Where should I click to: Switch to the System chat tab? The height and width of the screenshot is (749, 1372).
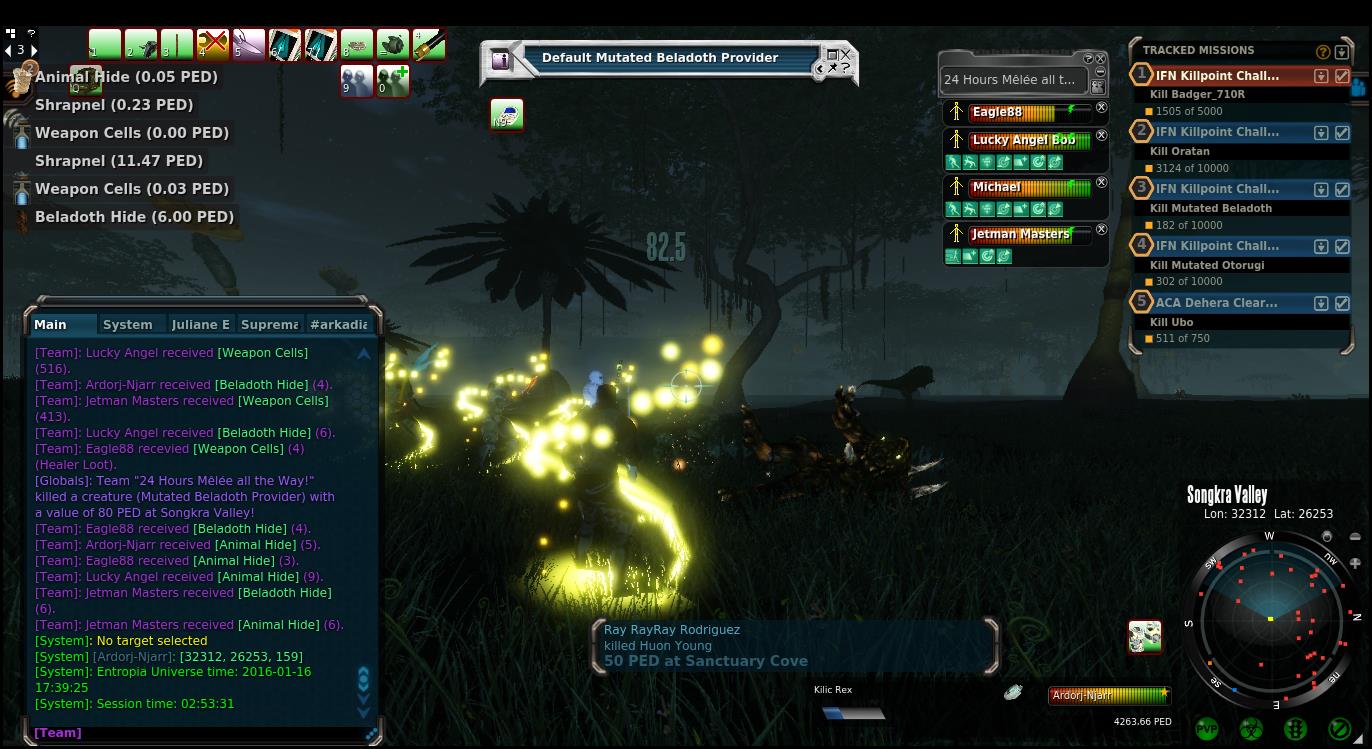[x=128, y=325]
